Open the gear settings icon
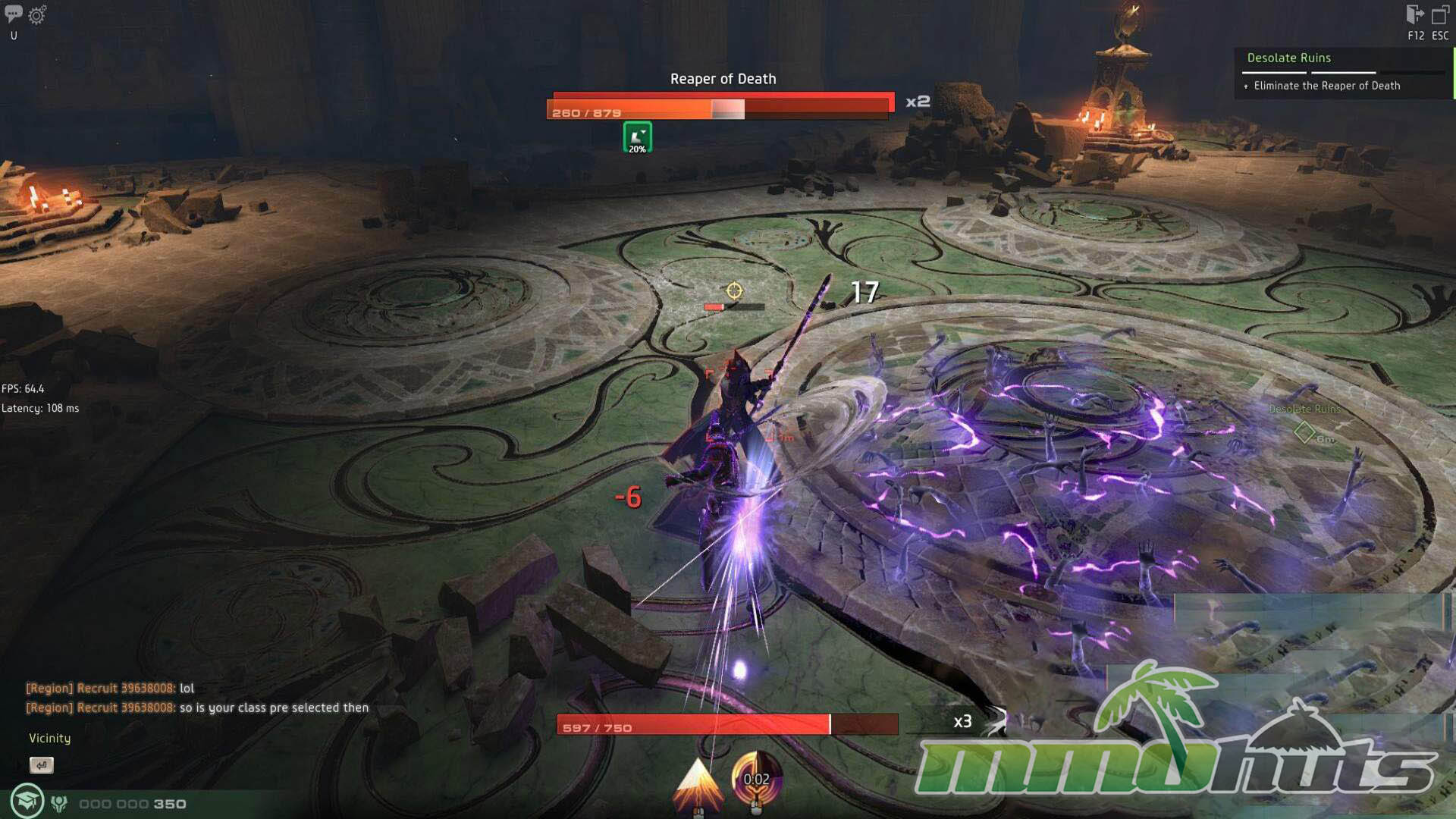Image resolution: width=1456 pixels, height=819 pixels. point(37,14)
